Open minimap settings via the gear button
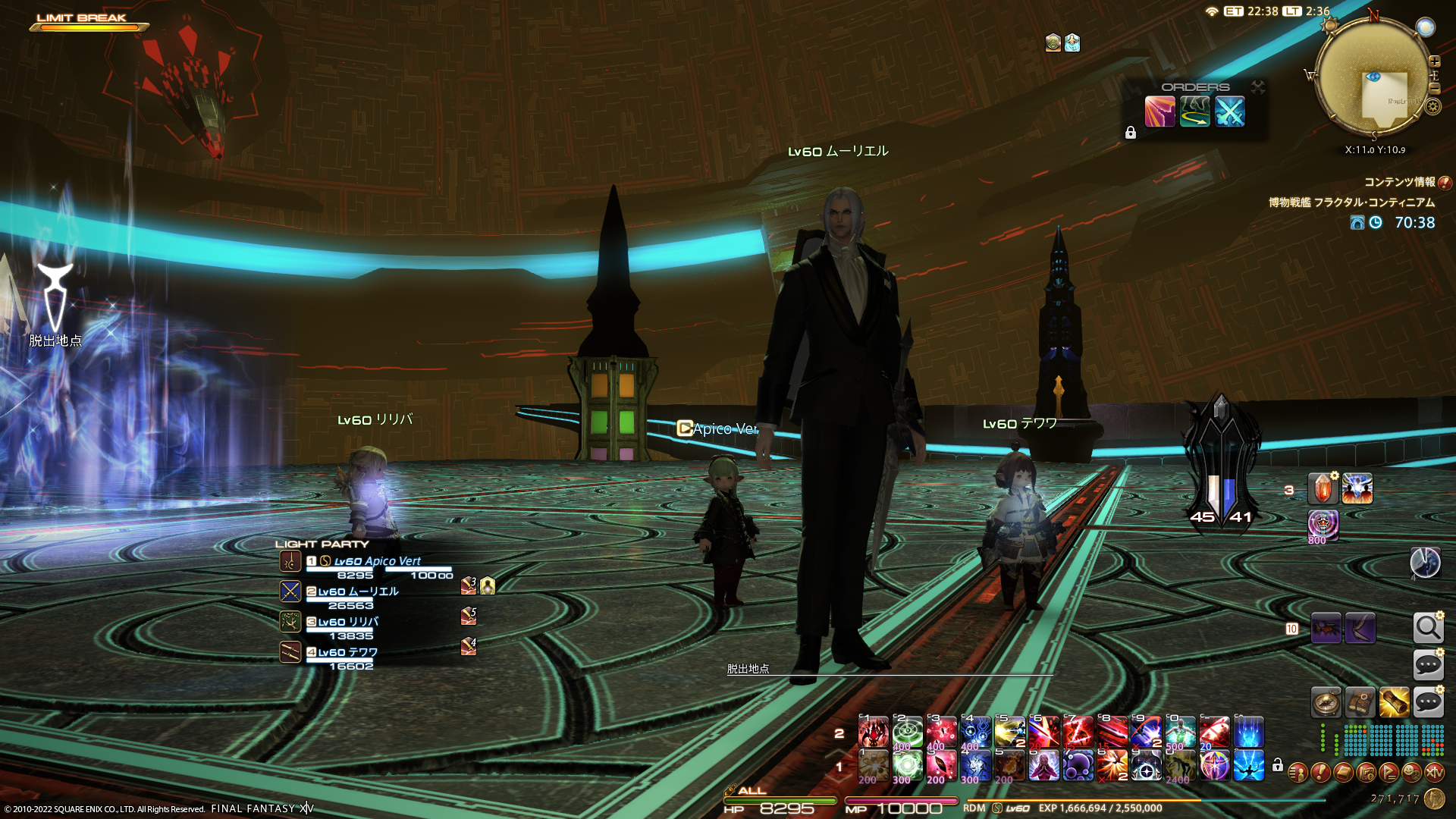 (1432, 106)
